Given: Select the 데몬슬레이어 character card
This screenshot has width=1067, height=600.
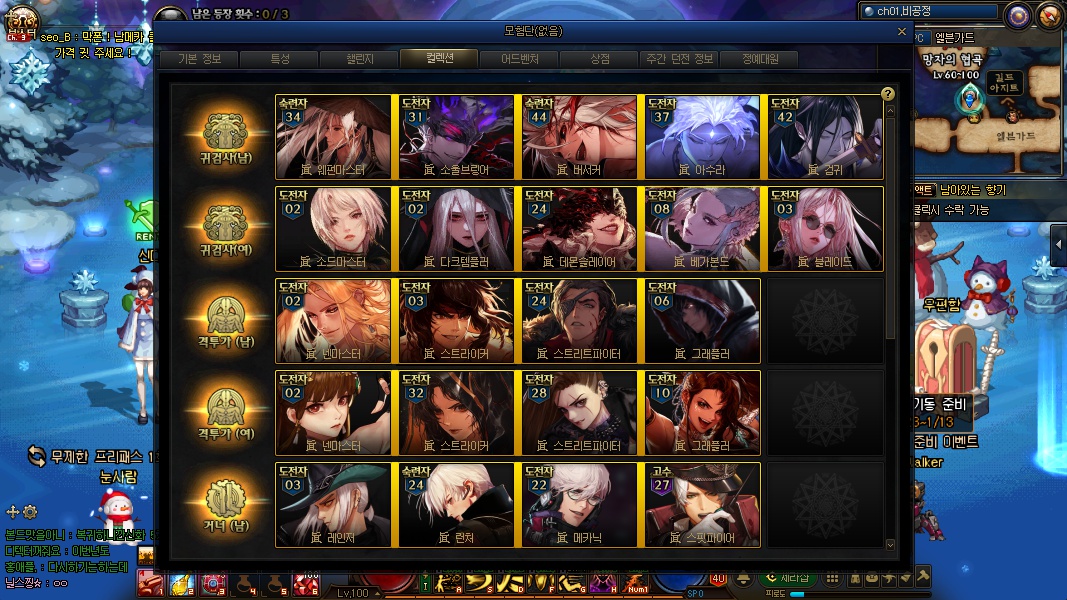Looking at the screenshot, I should (x=580, y=228).
